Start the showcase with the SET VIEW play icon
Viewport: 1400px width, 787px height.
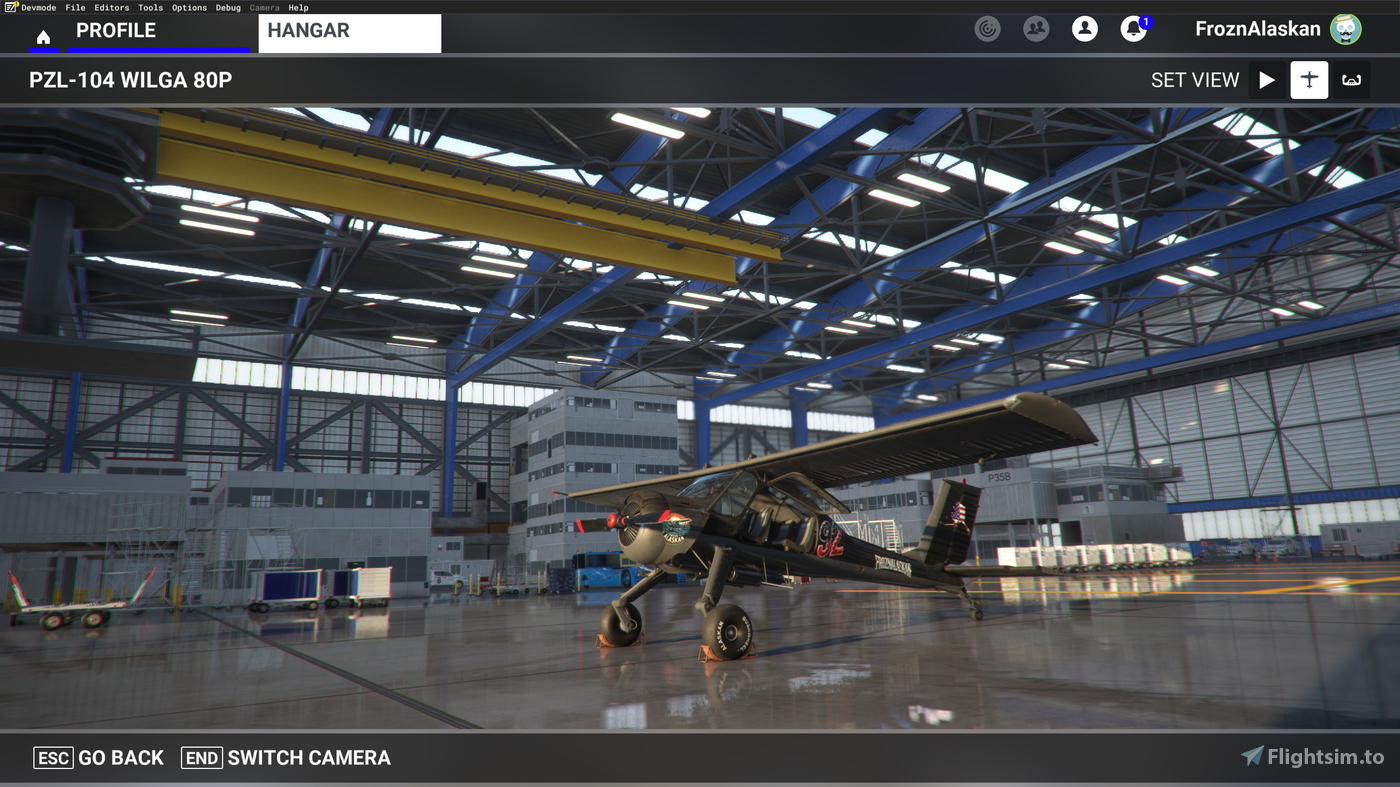click(x=1266, y=79)
